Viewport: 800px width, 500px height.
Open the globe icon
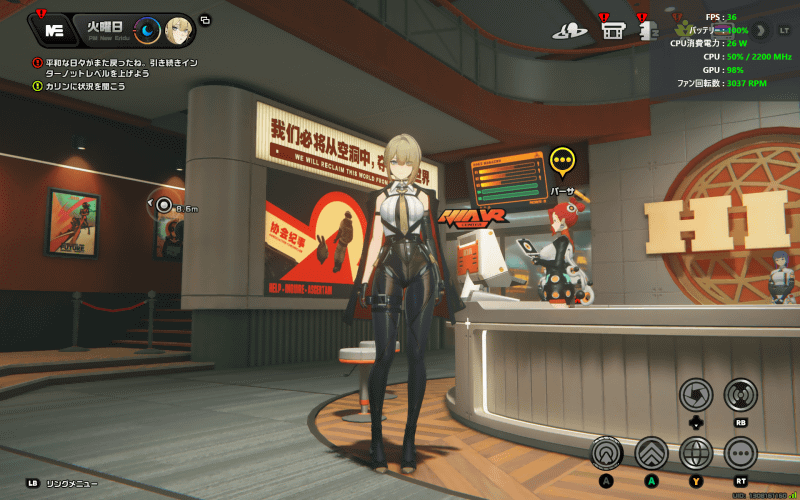[x=696, y=453]
